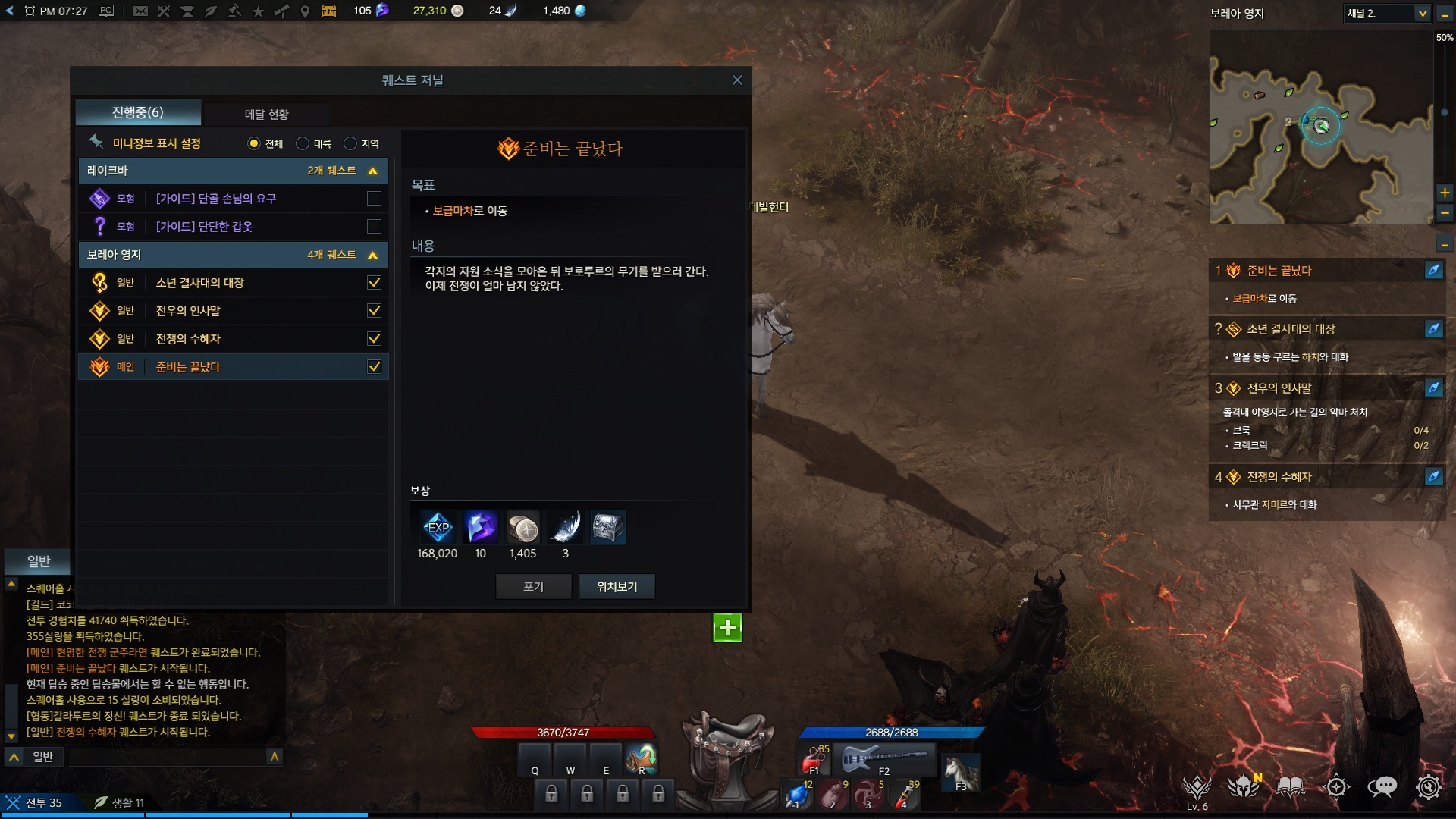Collapse the 보레아 영지 quest group
This screenshot has width=1456, height=819.
point(372,256)
